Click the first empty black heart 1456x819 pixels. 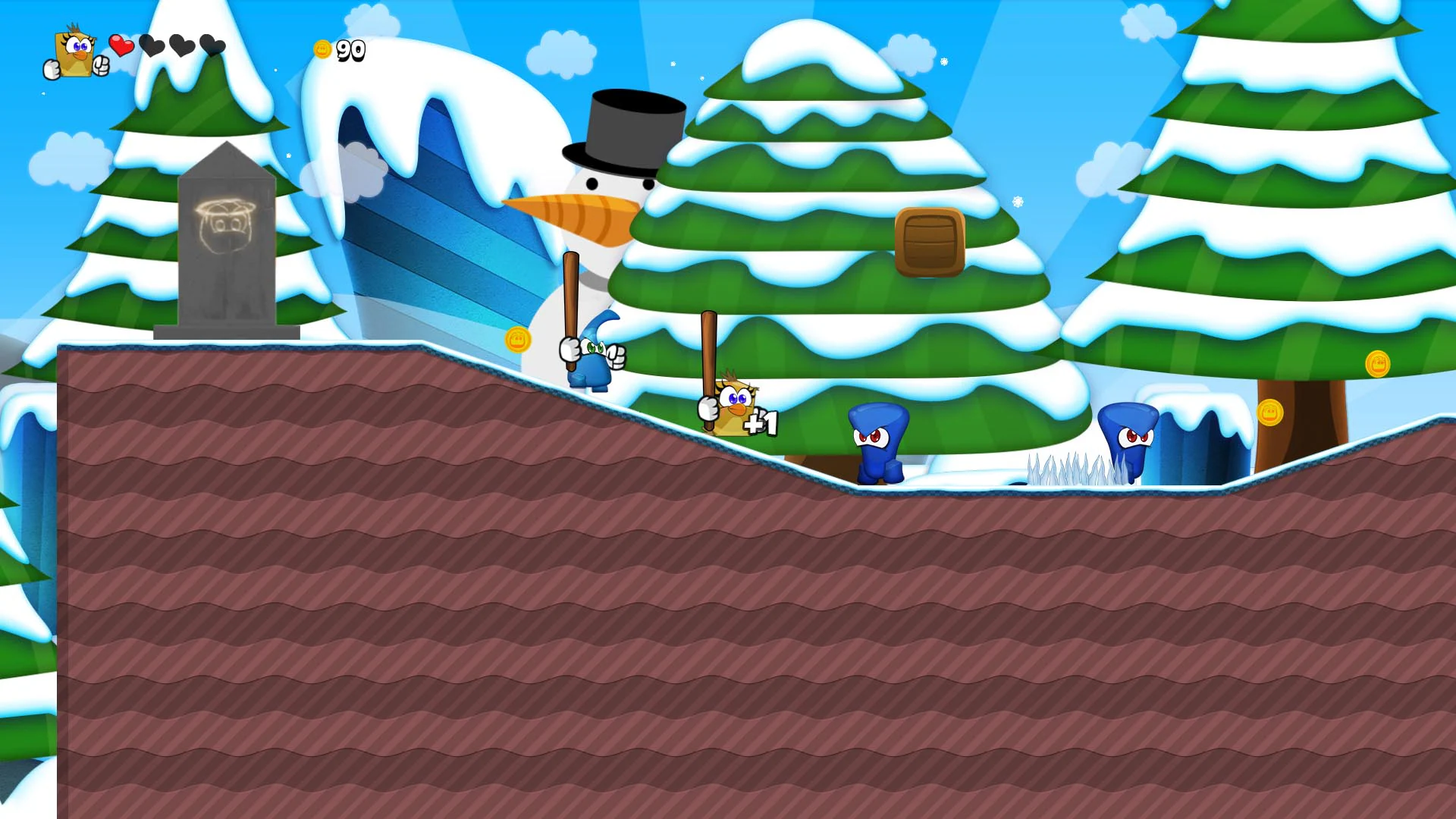(151, 45)
